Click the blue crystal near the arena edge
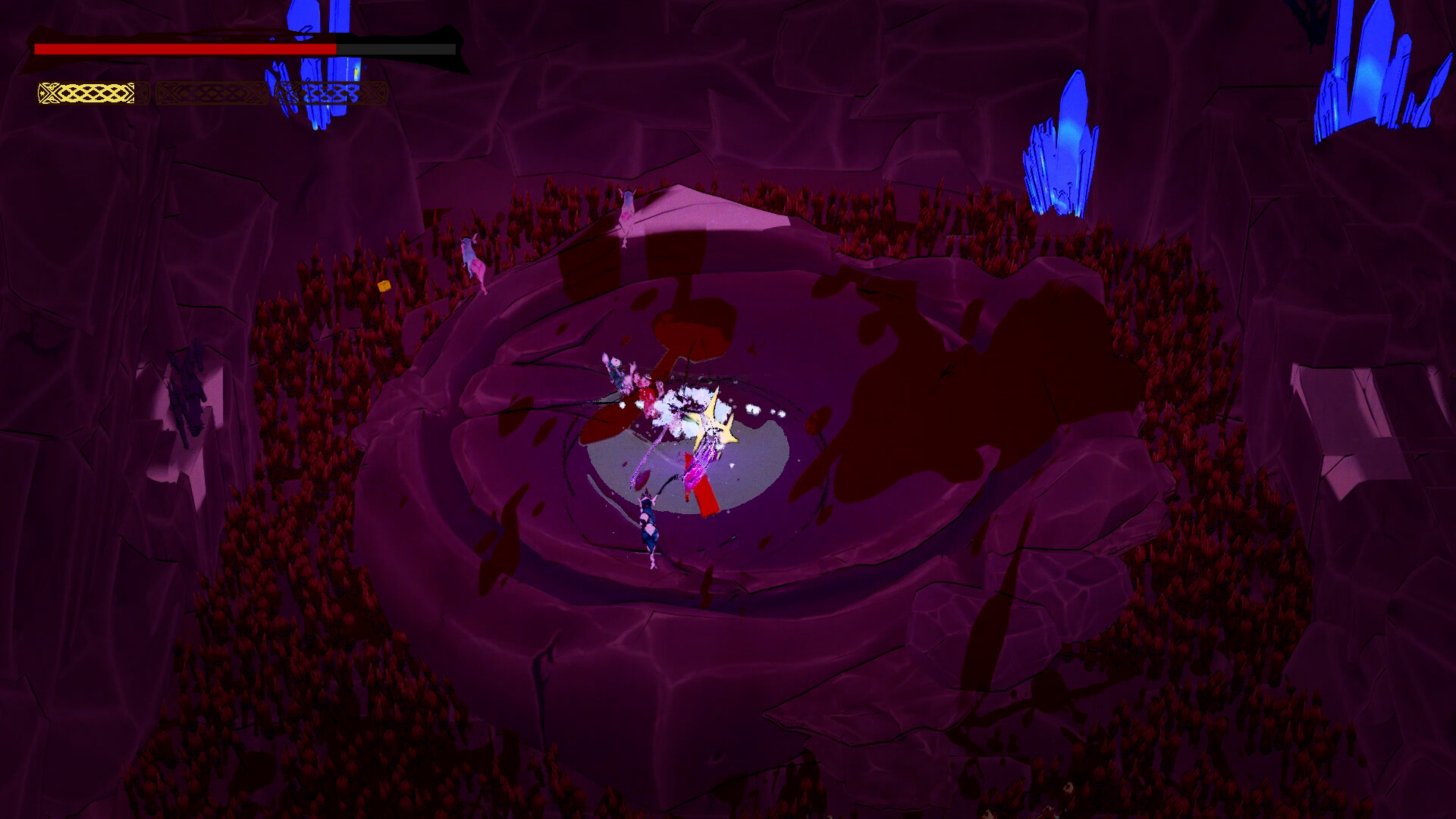This screenshot has height=819, width=1456. tap(1062, 159)
